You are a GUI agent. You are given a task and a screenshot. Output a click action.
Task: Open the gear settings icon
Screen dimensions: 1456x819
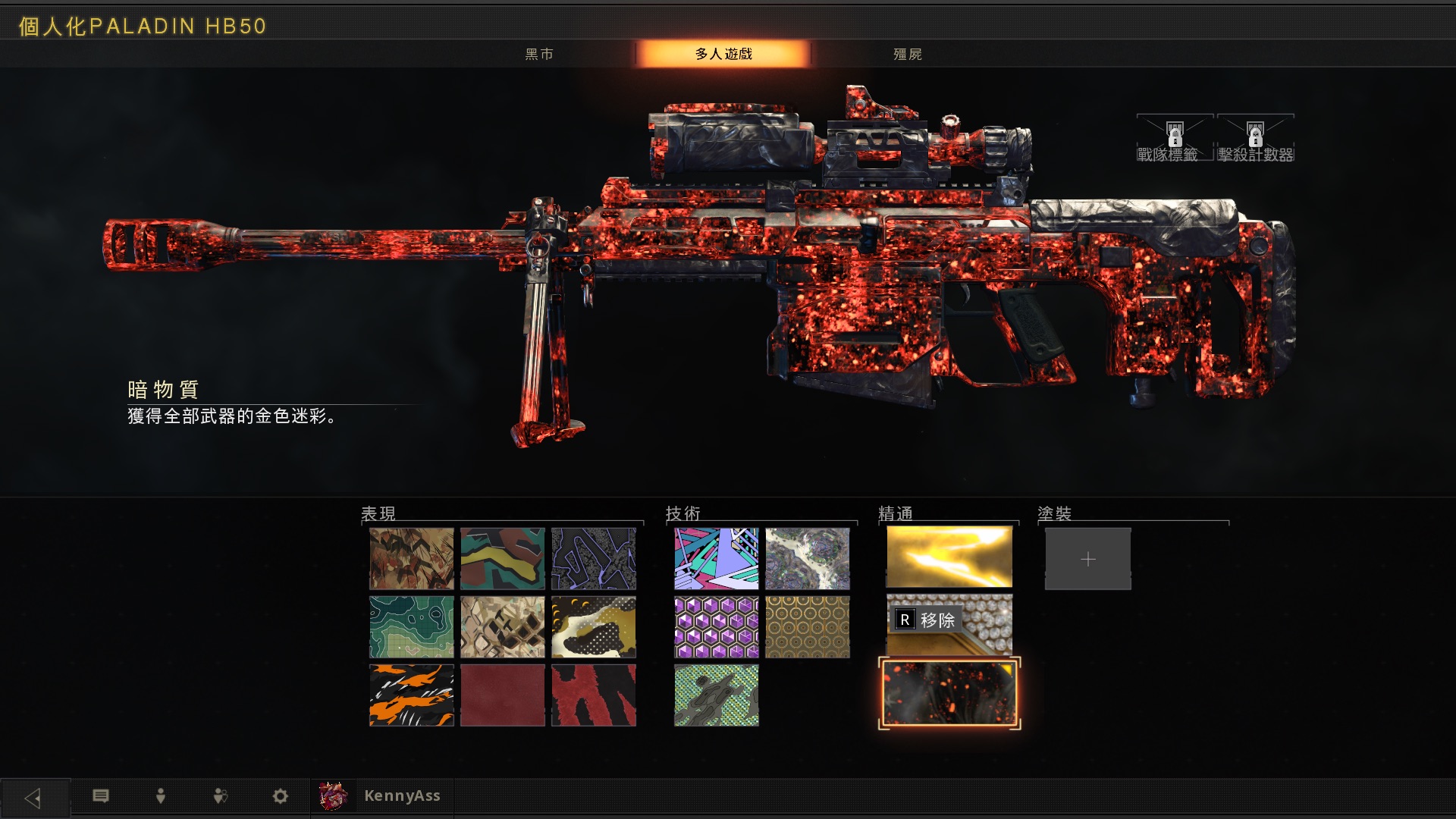[280, 795]
